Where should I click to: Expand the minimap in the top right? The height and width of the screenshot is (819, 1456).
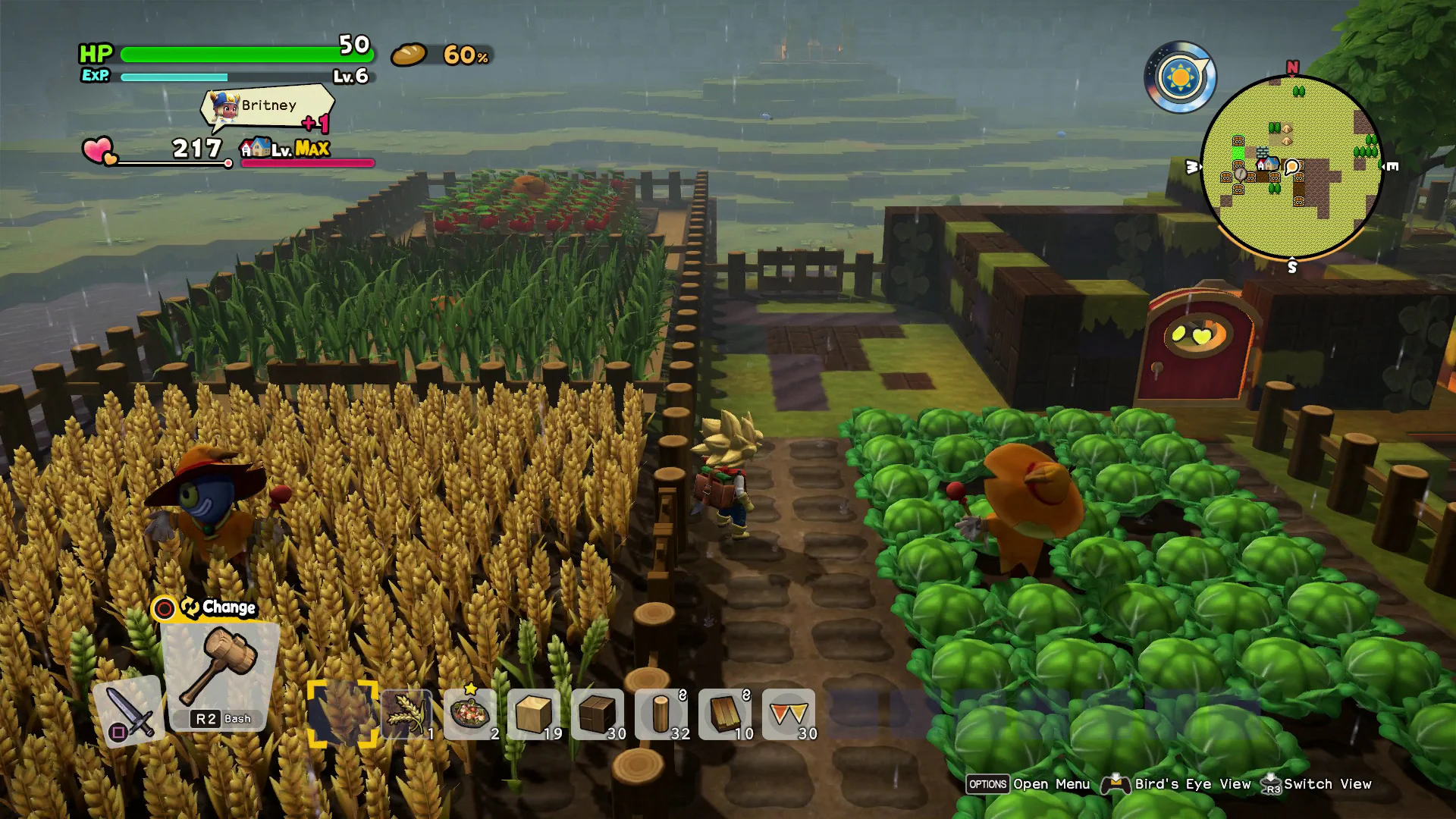tap(1293, 165)
